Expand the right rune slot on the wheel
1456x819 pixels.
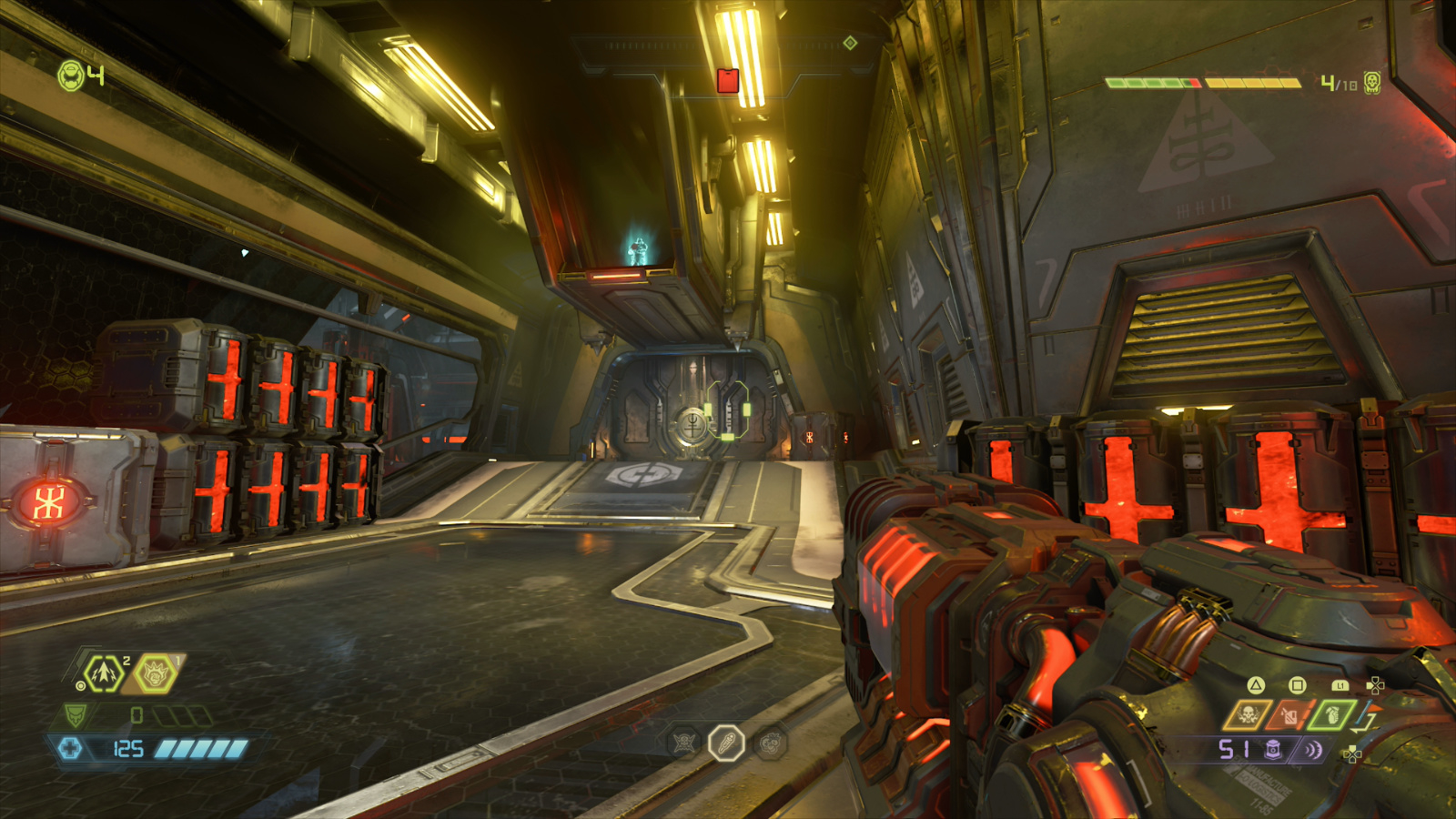pyautogui.click(x=769, y=742)
